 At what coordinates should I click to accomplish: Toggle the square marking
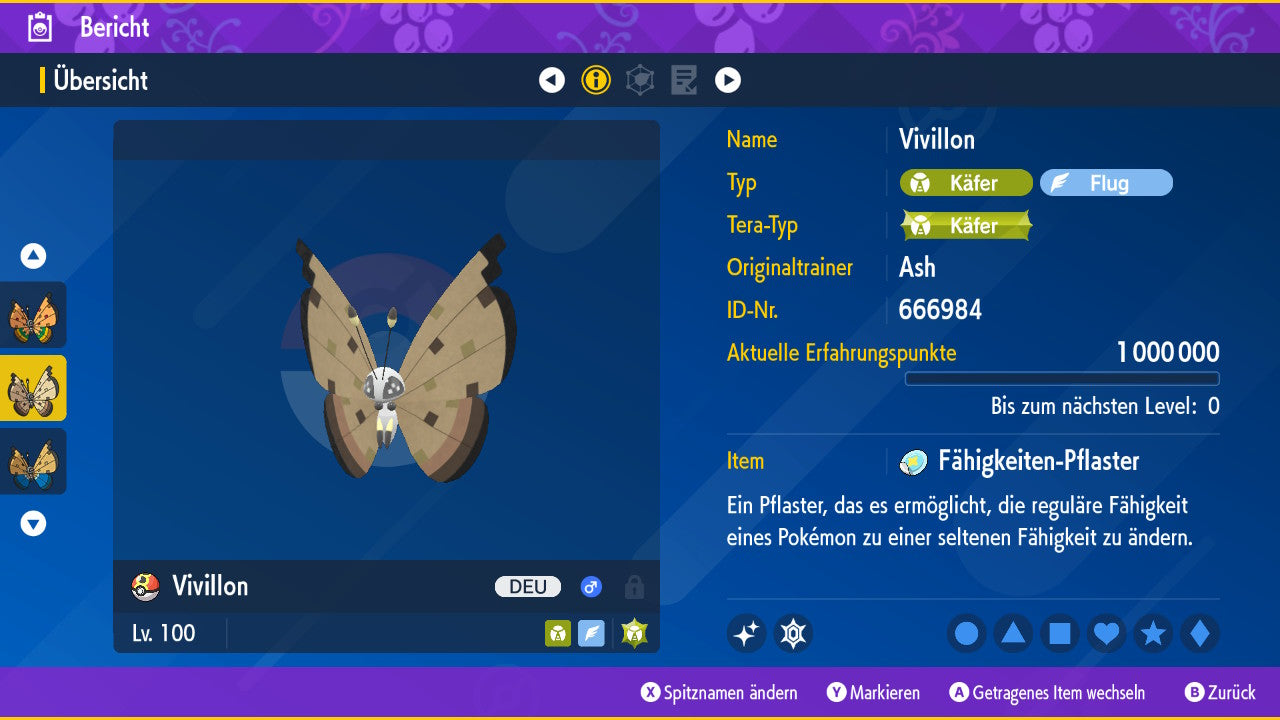(x=1060, y=633)
